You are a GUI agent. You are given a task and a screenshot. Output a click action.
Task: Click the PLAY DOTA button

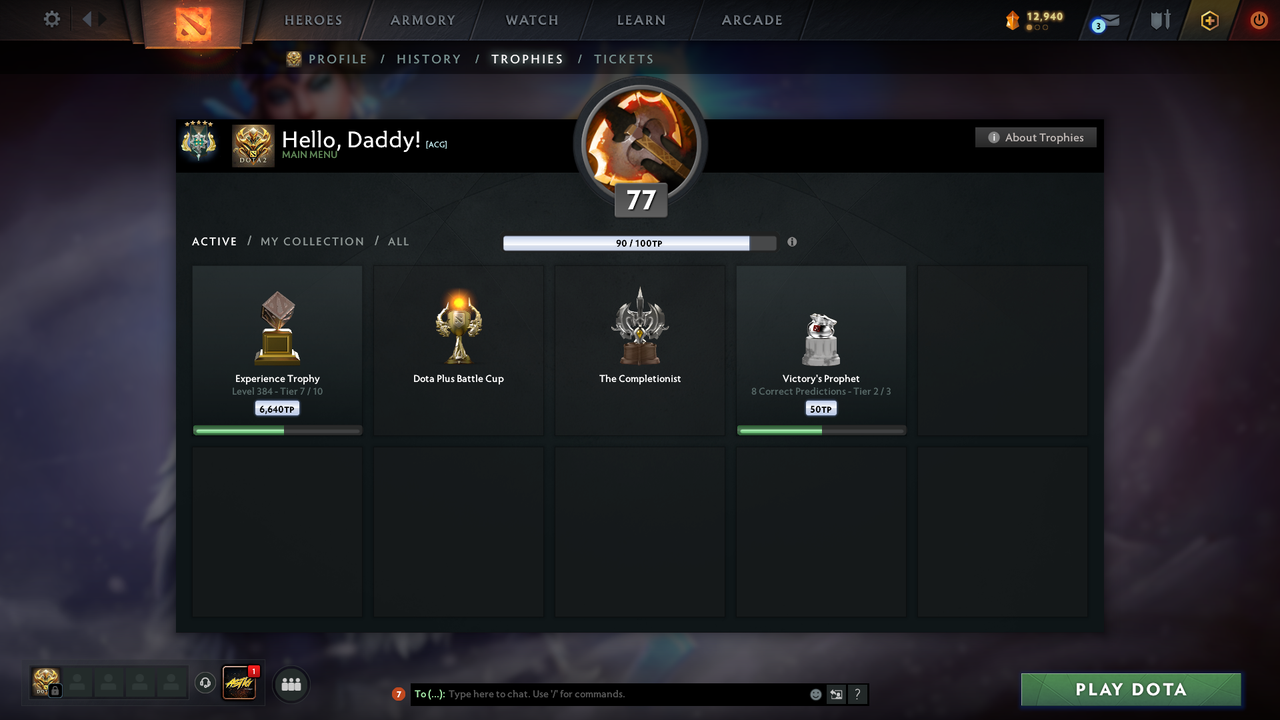pyautogui.click(x=1130, y=689)
